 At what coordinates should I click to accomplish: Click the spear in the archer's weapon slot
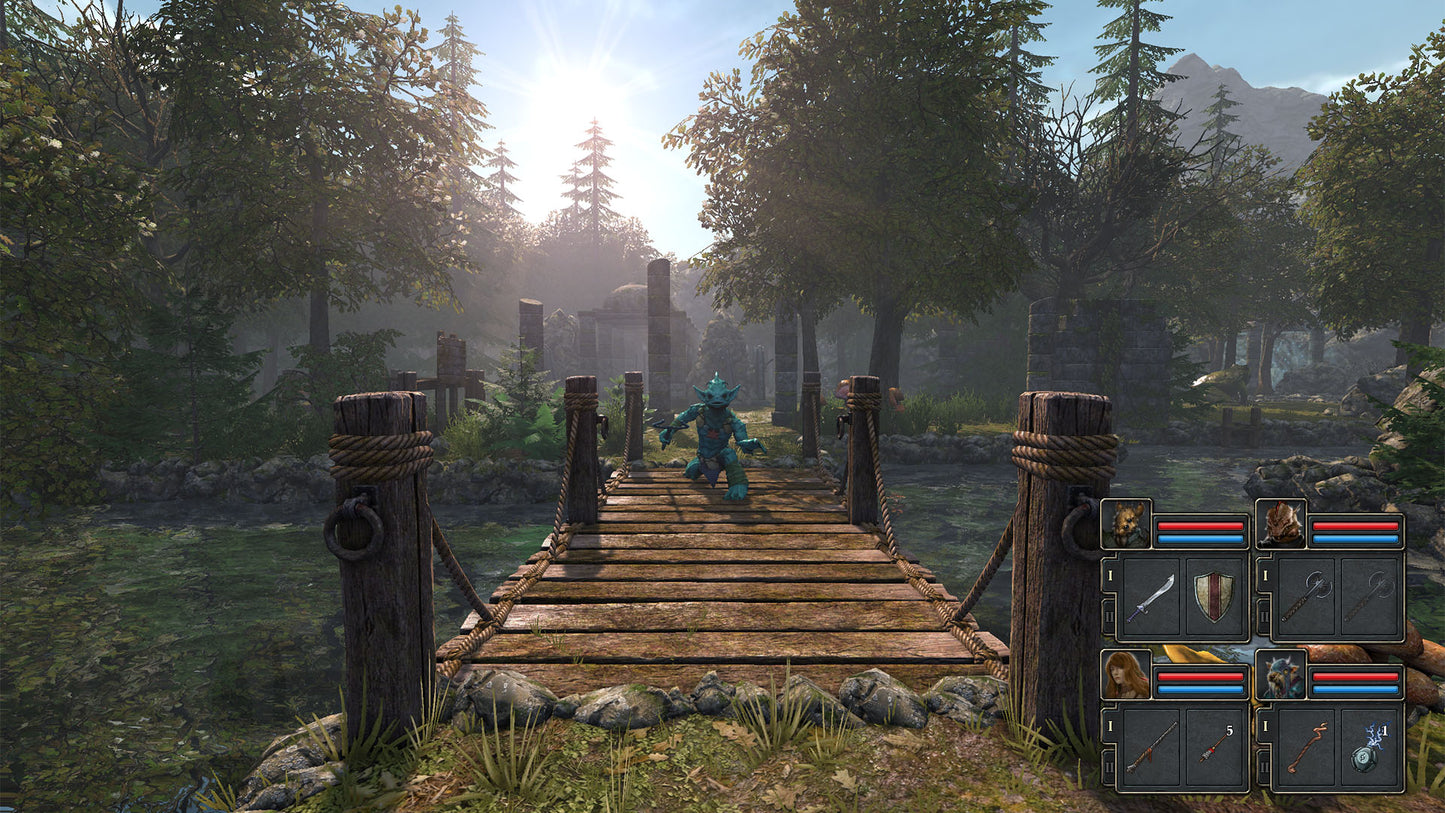tap(1153, 745)
